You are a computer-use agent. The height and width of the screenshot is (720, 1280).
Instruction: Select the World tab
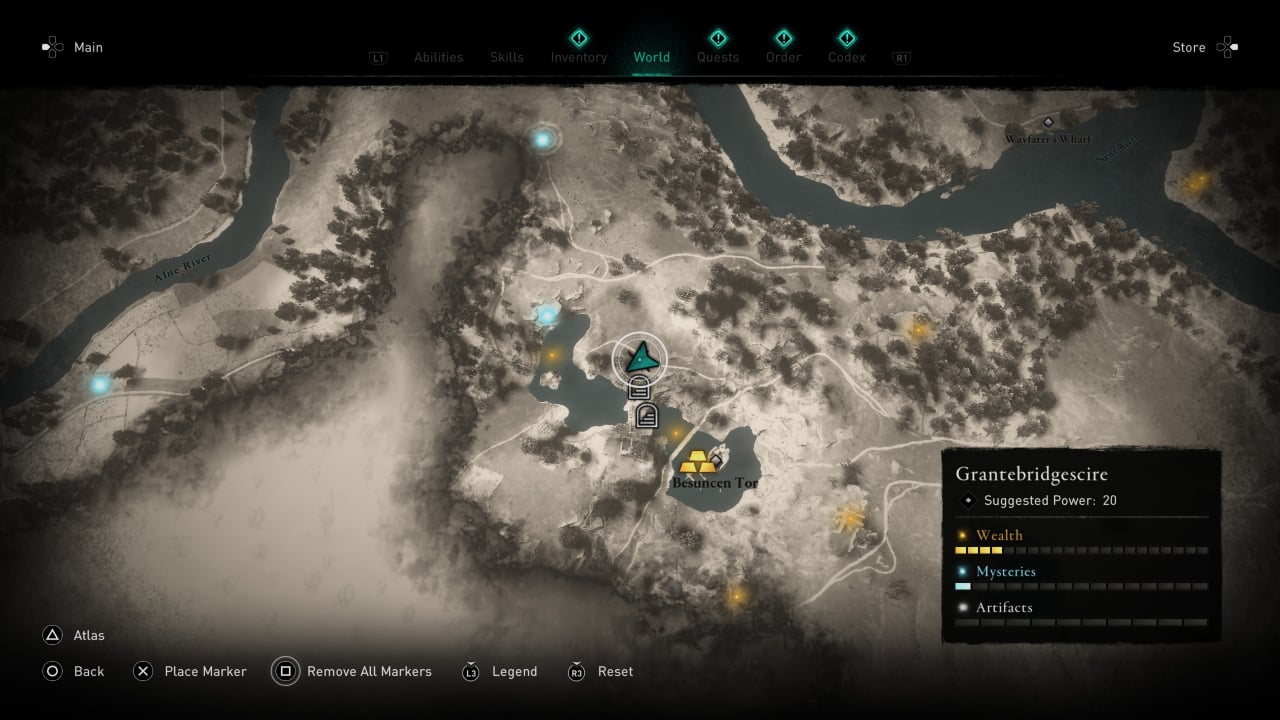click(651, 57)
